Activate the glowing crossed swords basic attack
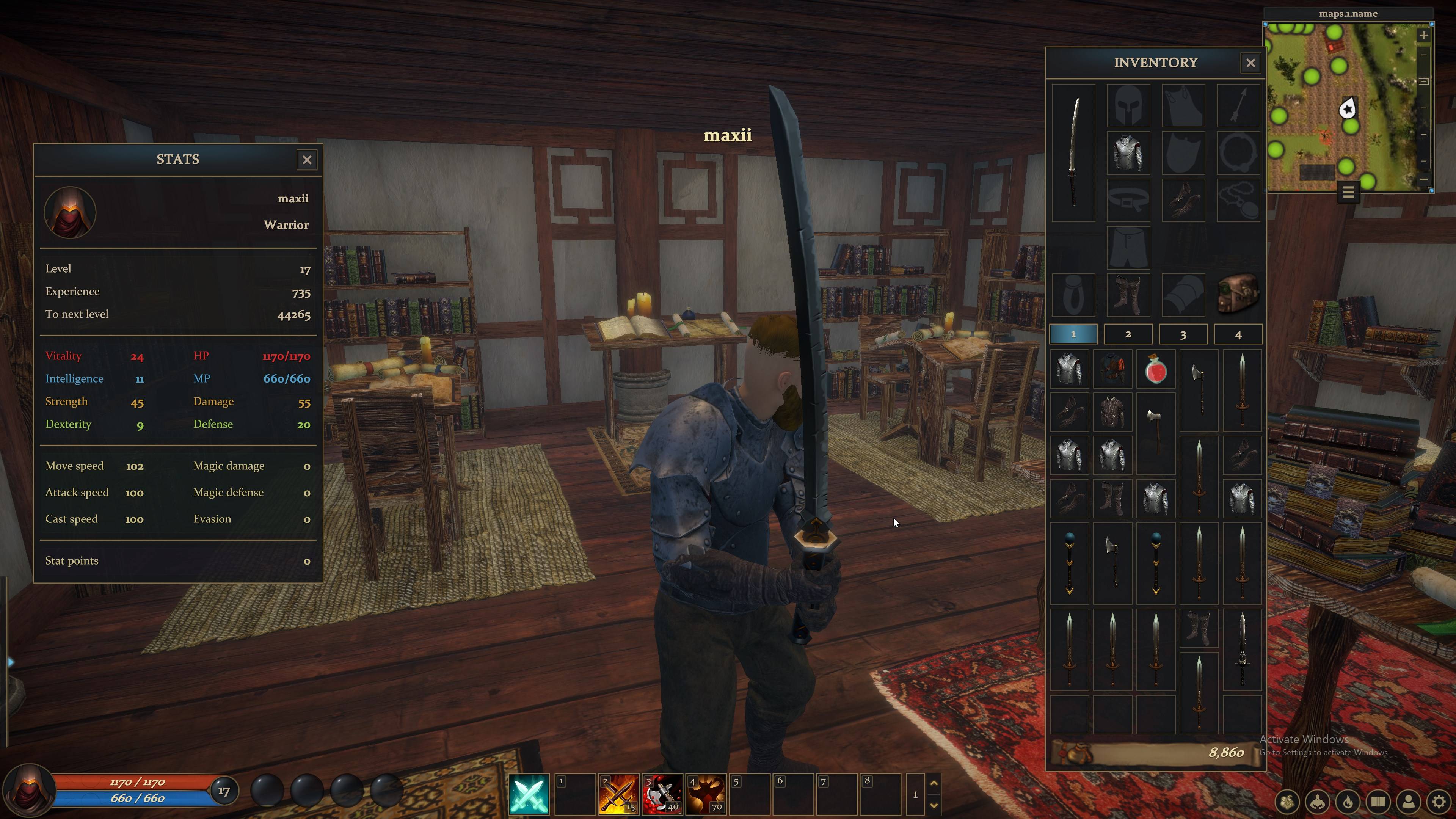This screenshot has height=819, width=1456. click(529, 794)
